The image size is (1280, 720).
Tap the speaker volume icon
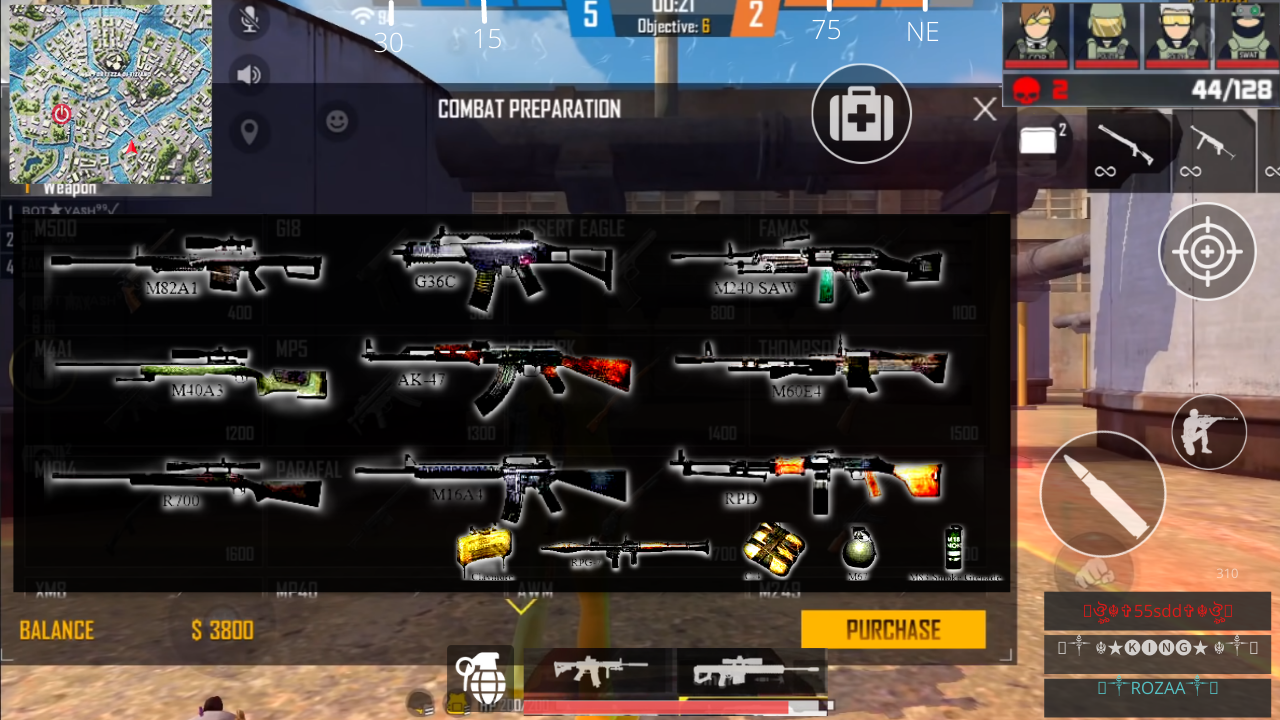click(x=250, y=72)
